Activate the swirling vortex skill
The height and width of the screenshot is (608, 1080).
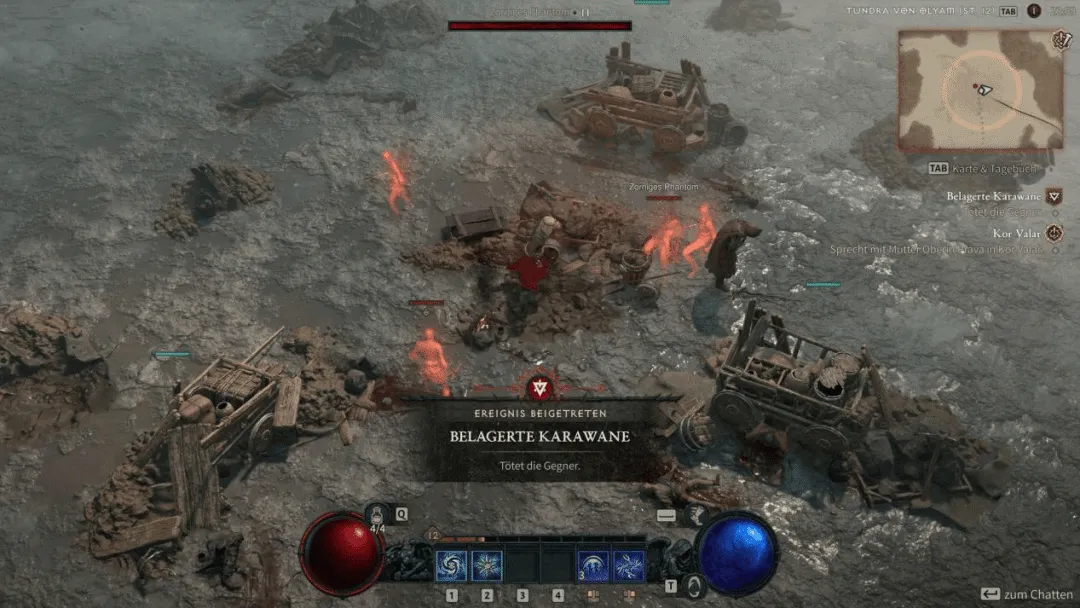click(x=451, y=567)
